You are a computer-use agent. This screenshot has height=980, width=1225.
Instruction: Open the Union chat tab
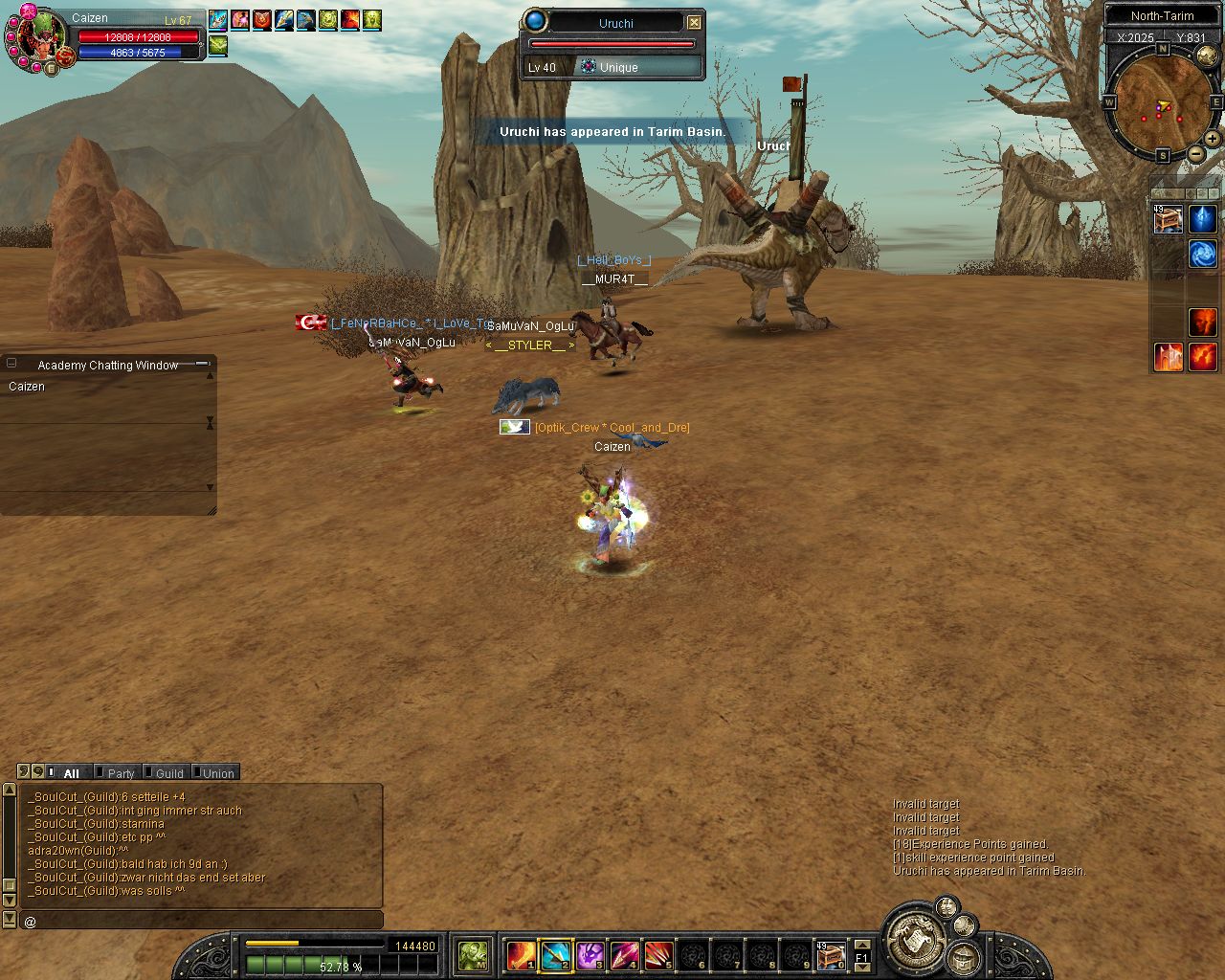click(217, 773)
